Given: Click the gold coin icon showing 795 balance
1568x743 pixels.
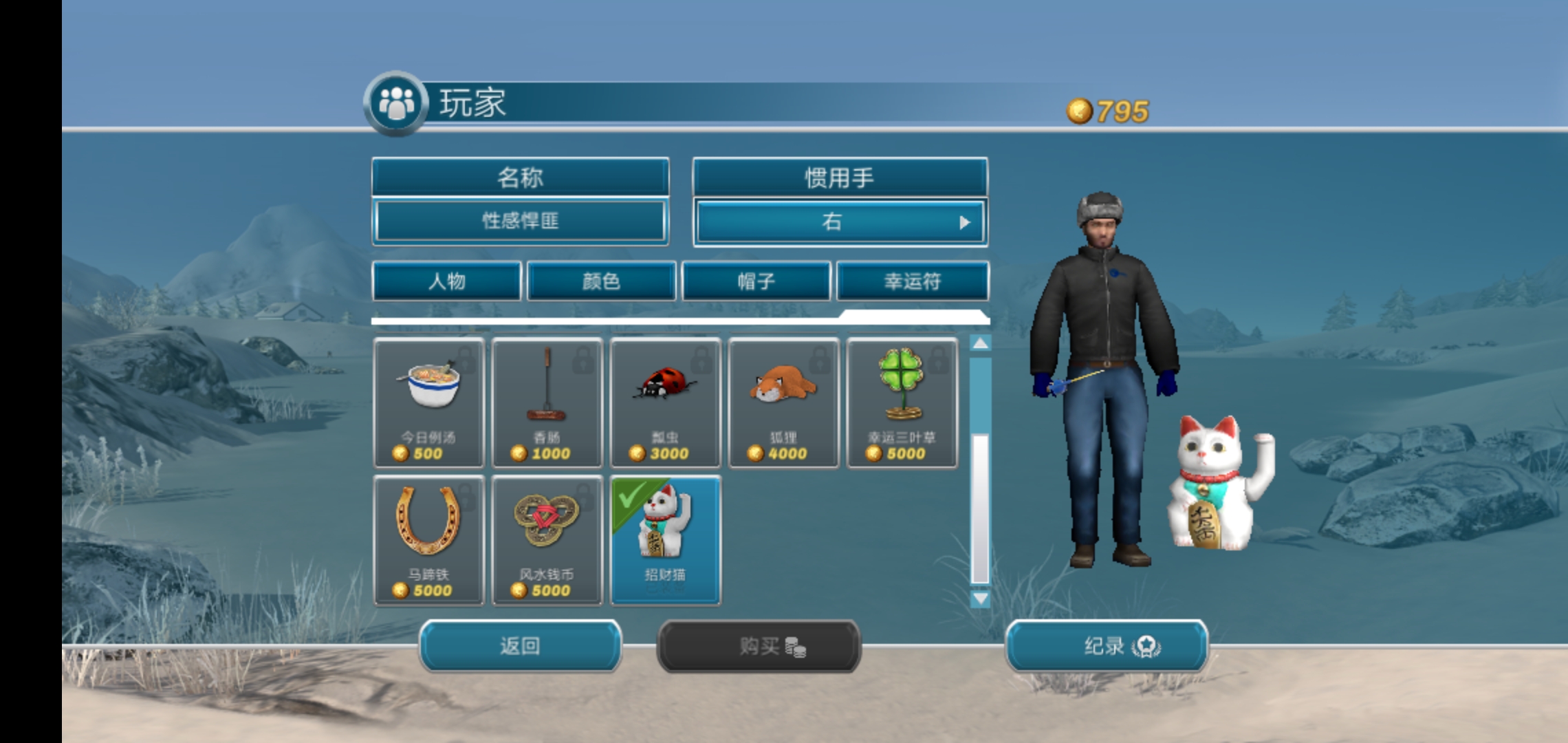Looking at the screenshot, I should coord(1080,108).
